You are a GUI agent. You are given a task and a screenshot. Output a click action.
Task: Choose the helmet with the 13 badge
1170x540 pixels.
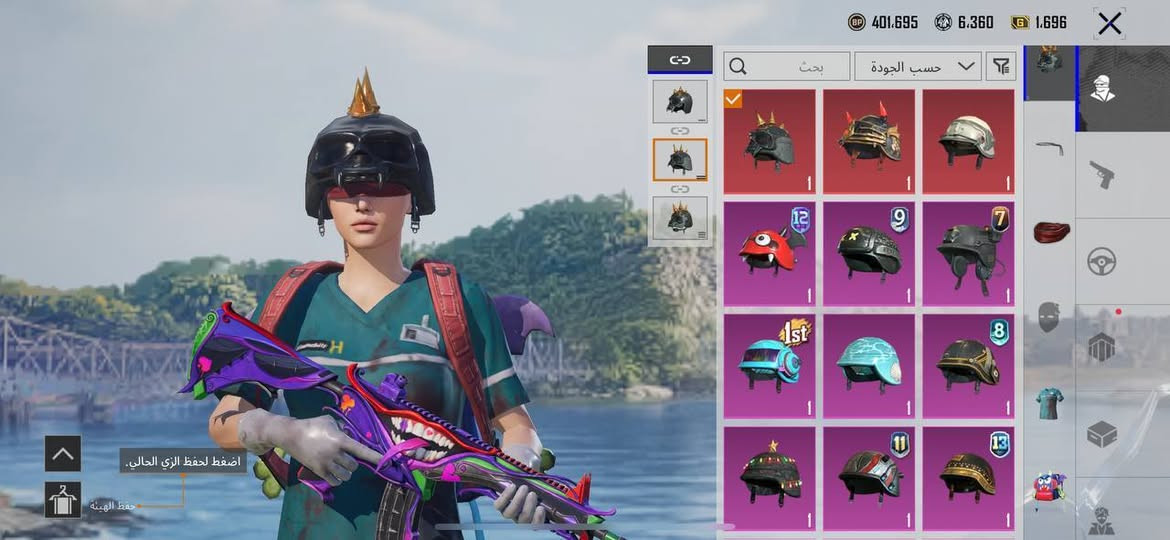tap(968, 478)
